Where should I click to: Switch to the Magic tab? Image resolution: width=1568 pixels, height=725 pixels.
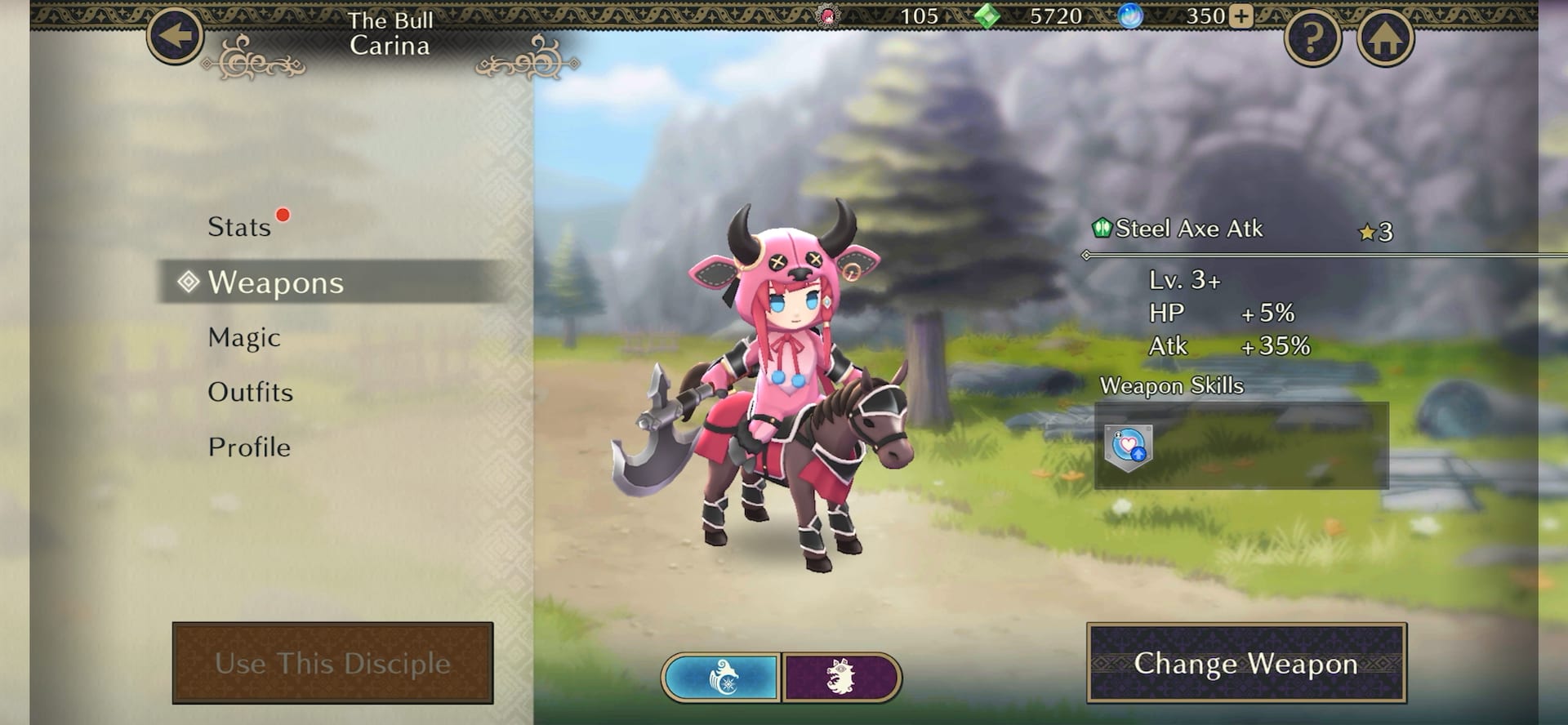point(245,338)
